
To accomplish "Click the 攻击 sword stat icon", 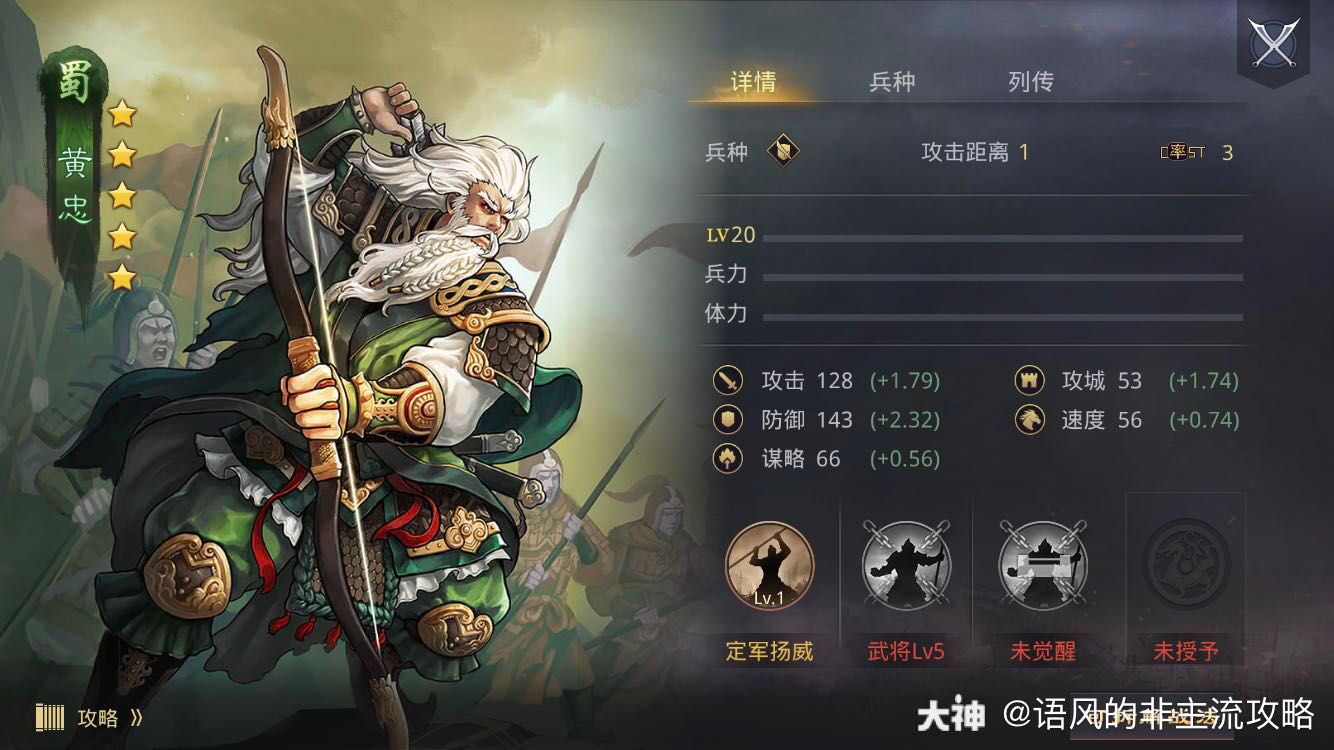I will point(726,381).
